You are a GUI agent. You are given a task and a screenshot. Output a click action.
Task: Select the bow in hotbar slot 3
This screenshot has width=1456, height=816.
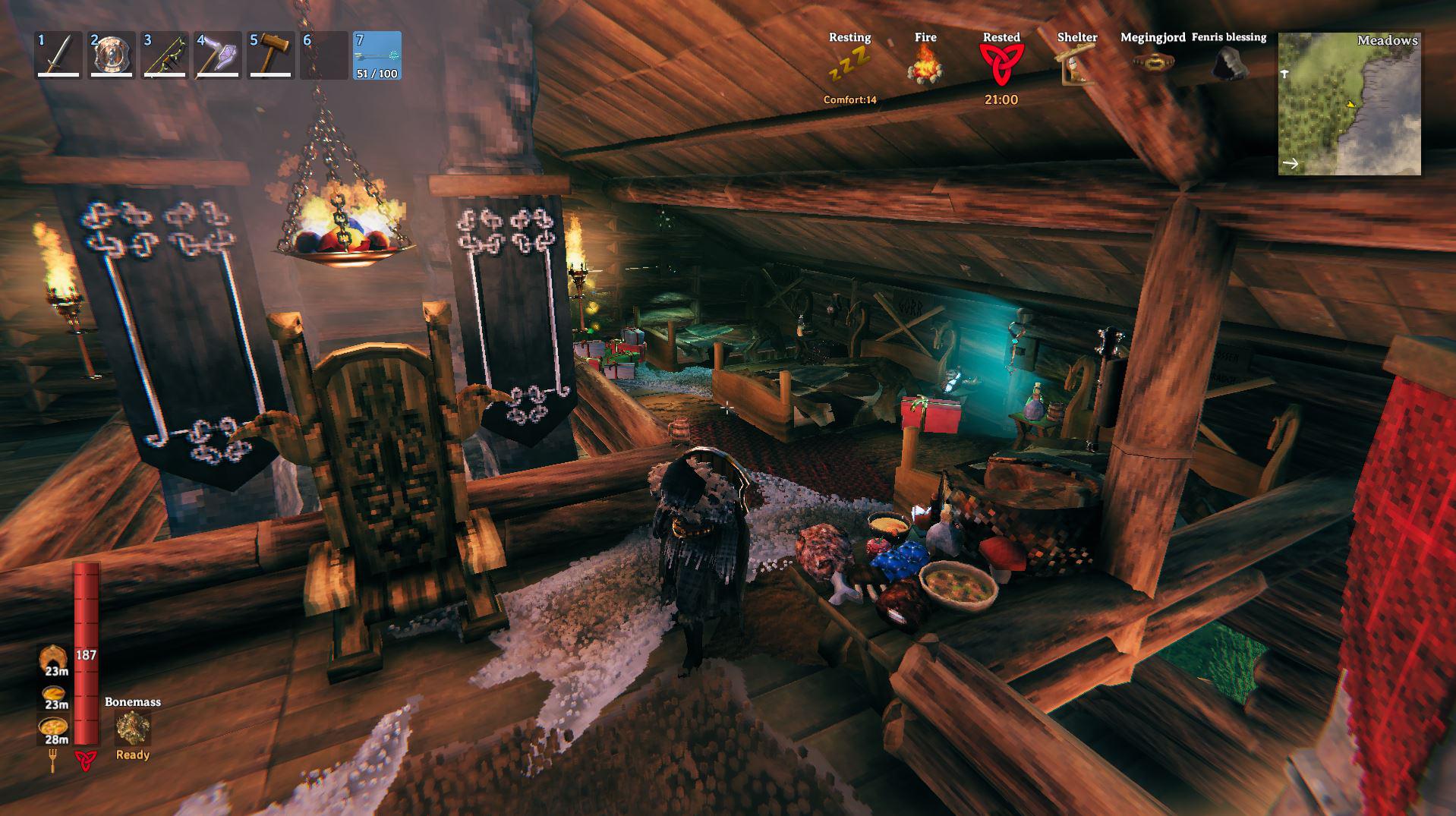point(163,56)
